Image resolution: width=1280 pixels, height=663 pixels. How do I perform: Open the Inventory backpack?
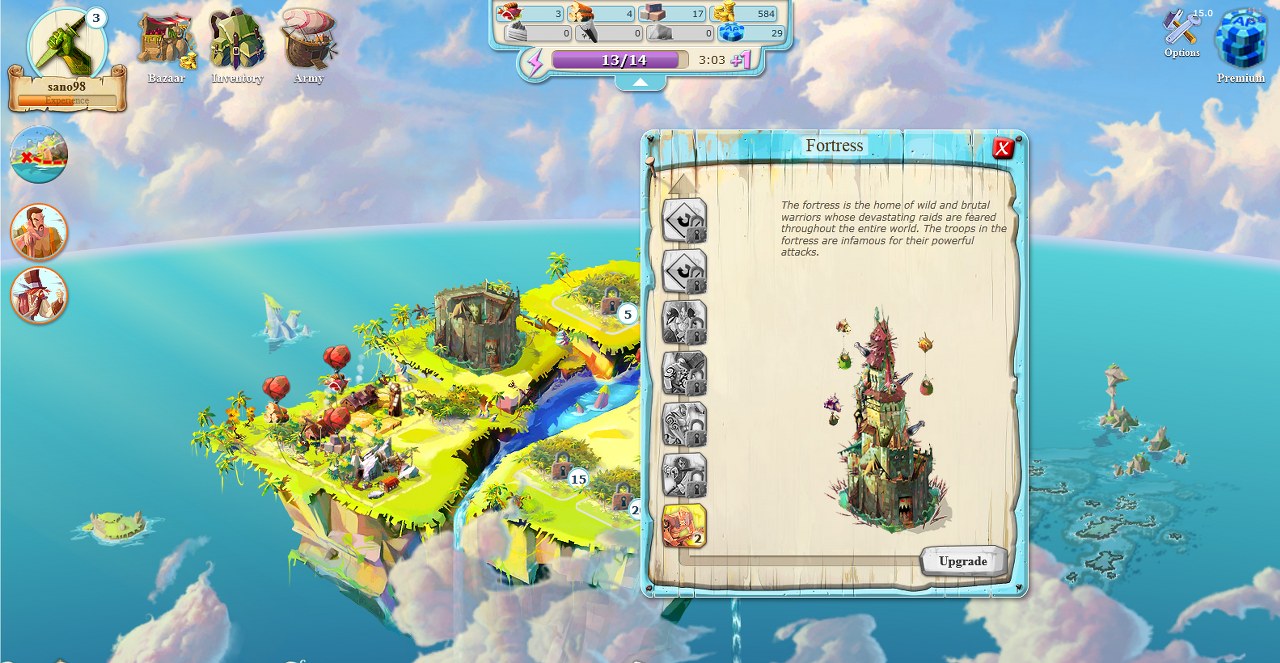tap(237, 46)
